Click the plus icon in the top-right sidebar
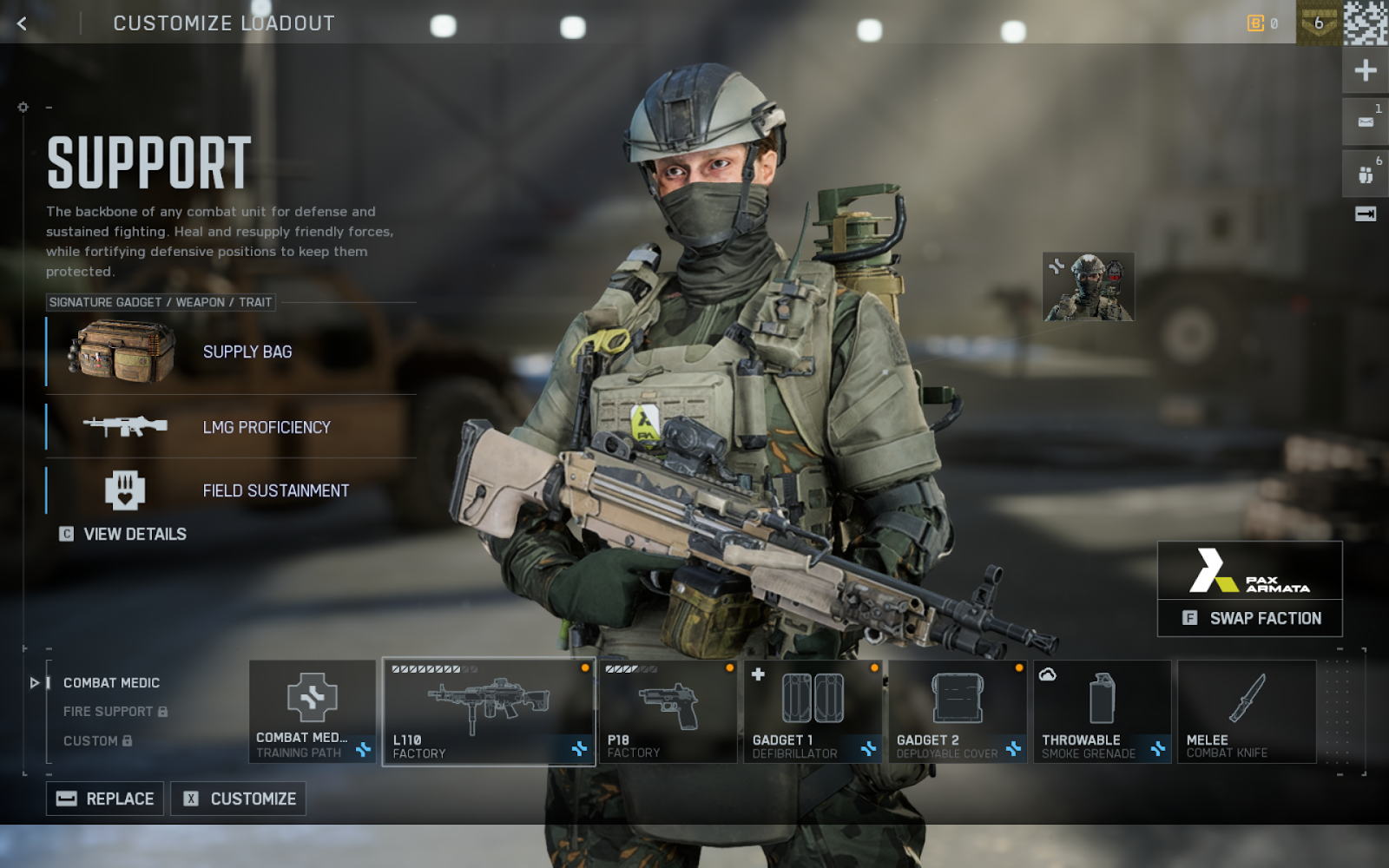Image resolution: width=1389 pixels, height=868 pixels. click(1366, 70)
